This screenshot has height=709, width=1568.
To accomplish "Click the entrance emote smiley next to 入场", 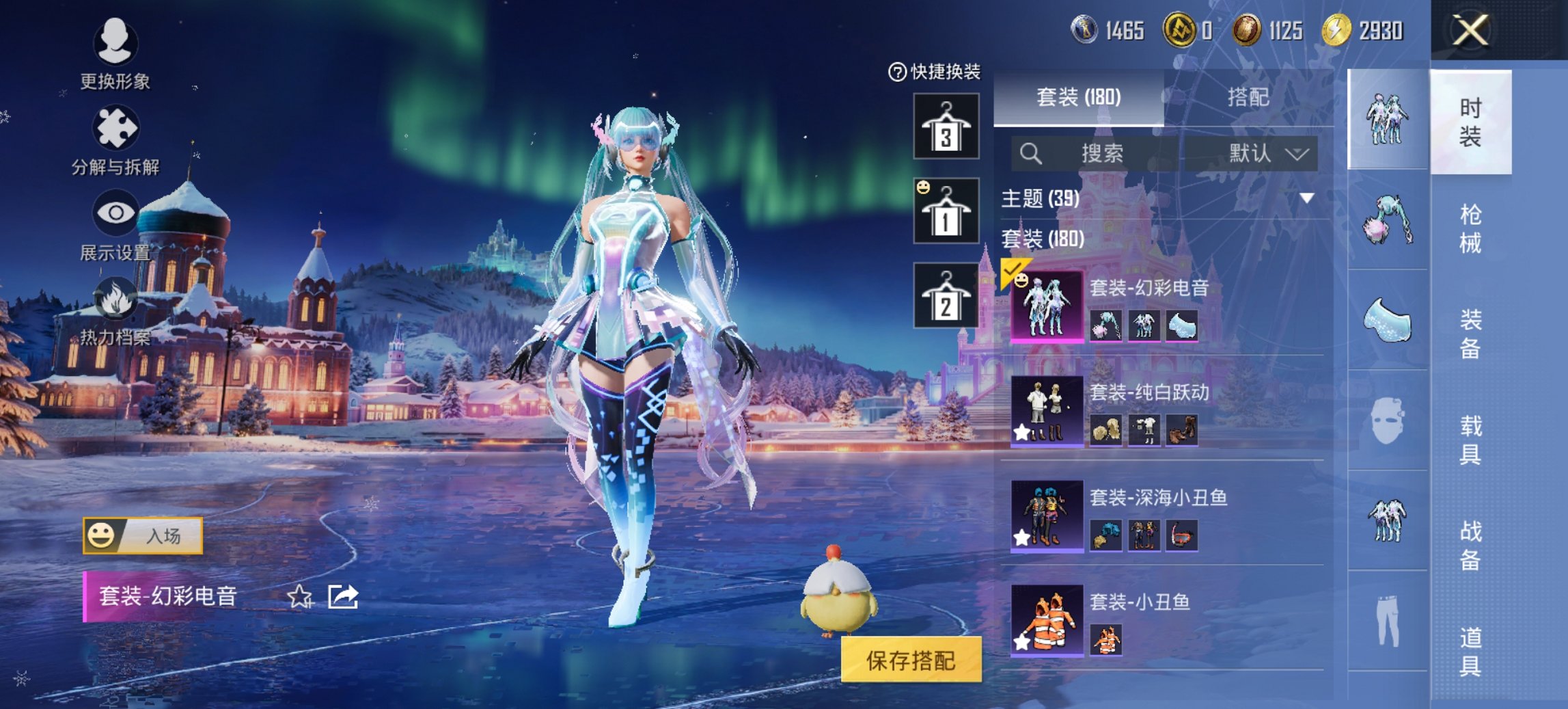I will pyautogui.click(x=102, y=536).
